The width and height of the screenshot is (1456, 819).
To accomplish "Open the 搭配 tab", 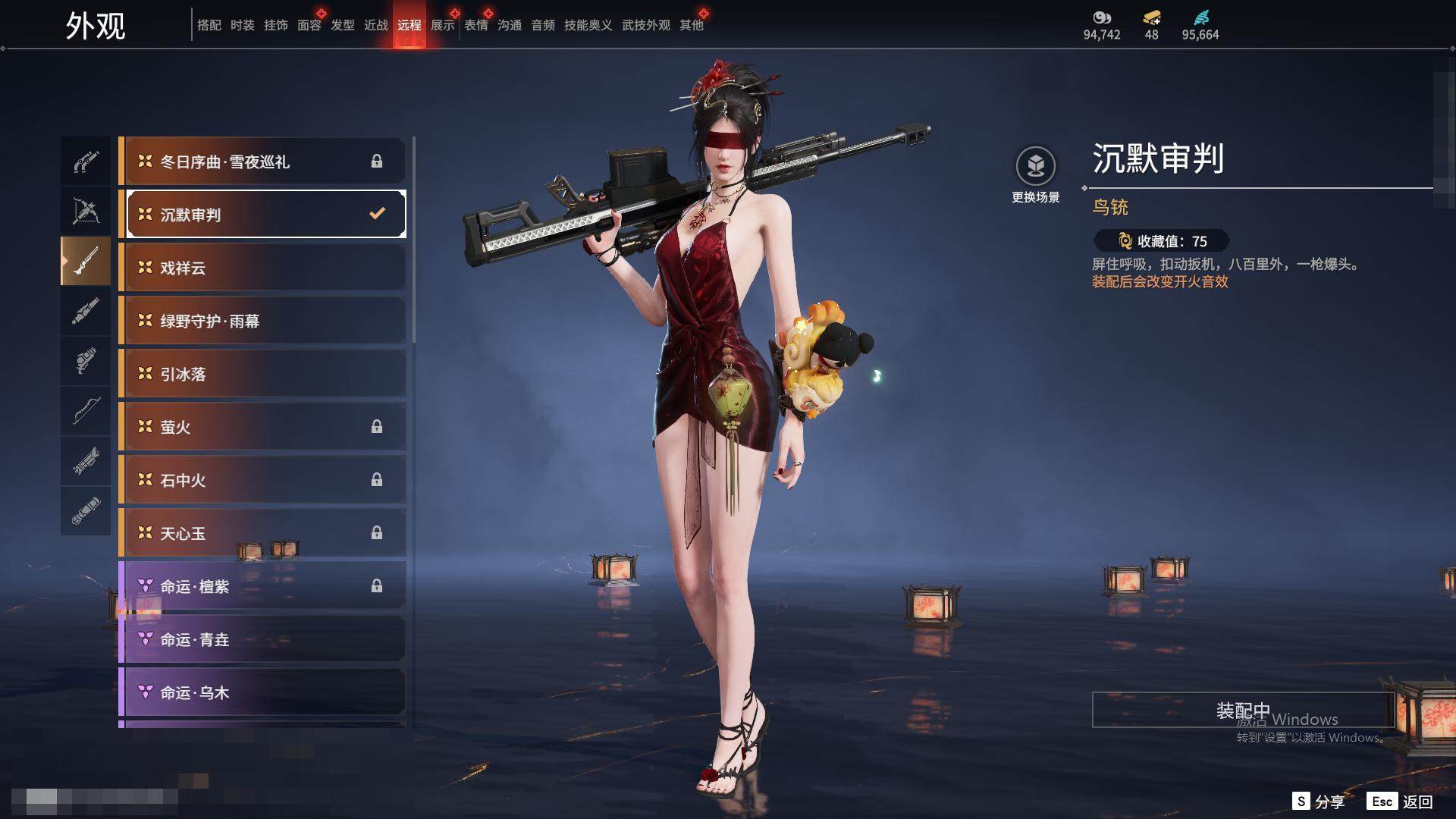I will click(x=209, y=25).
